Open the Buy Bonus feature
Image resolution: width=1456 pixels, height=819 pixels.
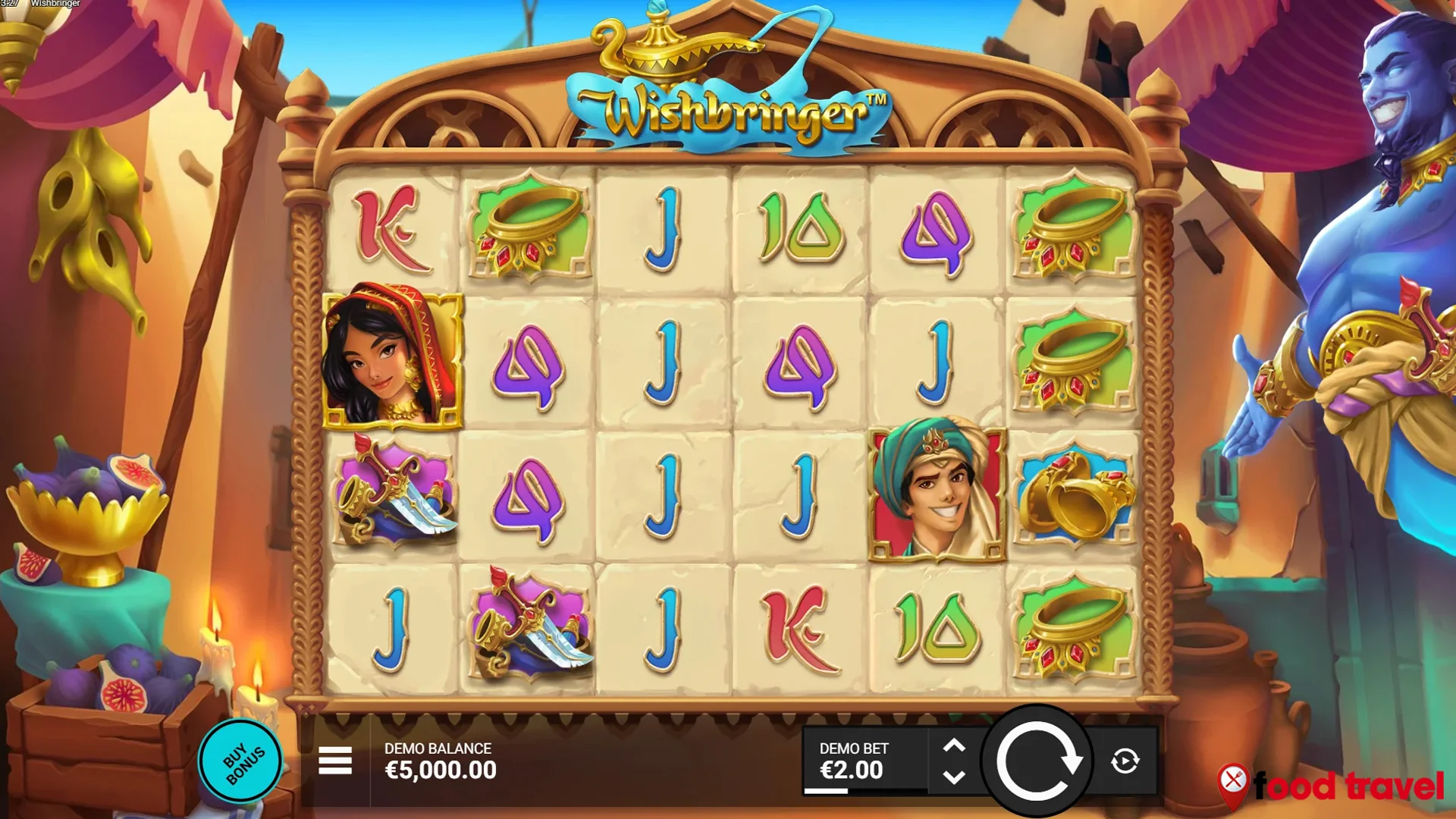241,761
